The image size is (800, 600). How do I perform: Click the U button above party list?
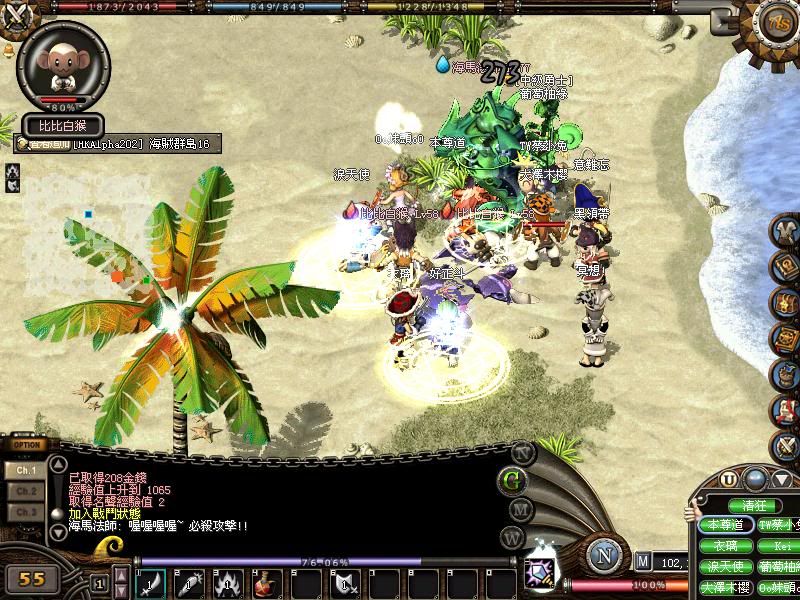coord(729,479)
